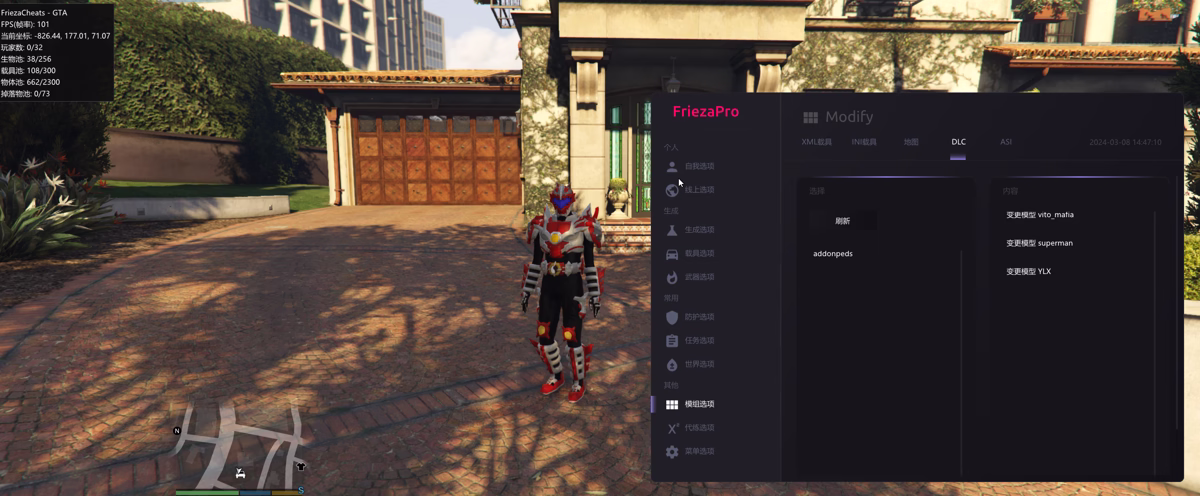Screen dimensions: 1200x496
Task: Open the 代练选项 menu entry
Action: 699,428
